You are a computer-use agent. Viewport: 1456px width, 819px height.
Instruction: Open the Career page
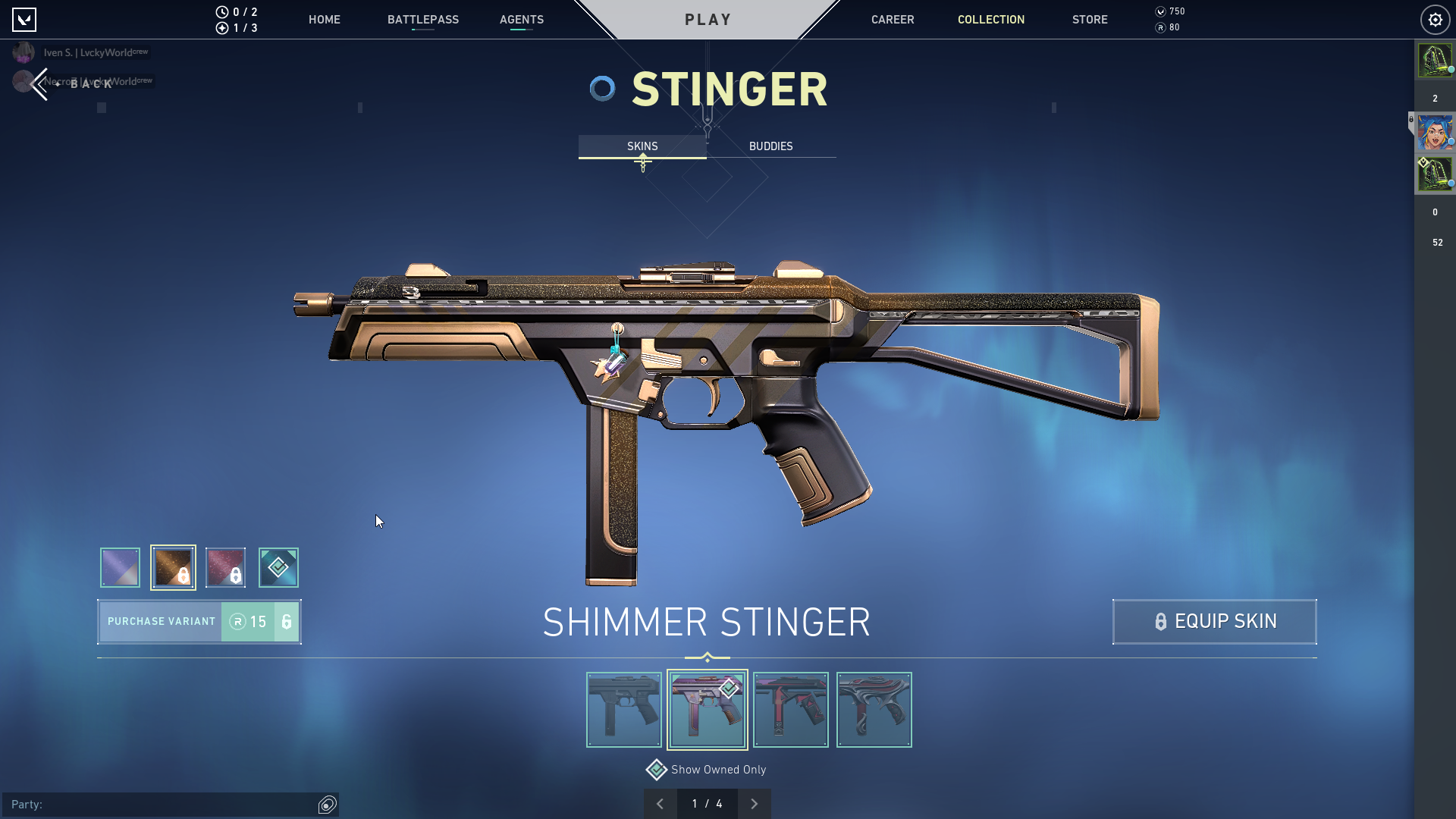(x=892, y=20)
